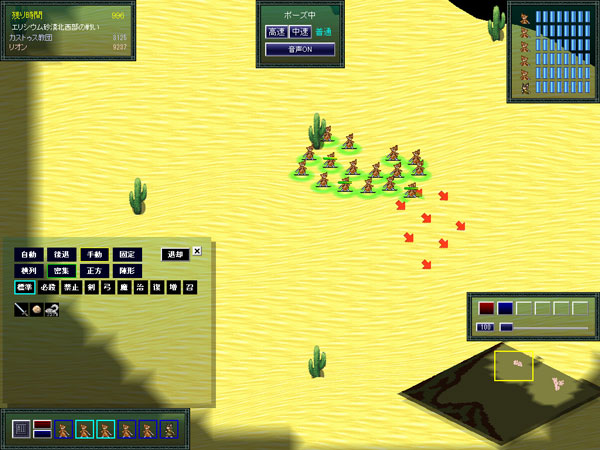Open the 陣形 (formation) option
600x450 pixels.
pyautogui.click(x=127, y=271)
